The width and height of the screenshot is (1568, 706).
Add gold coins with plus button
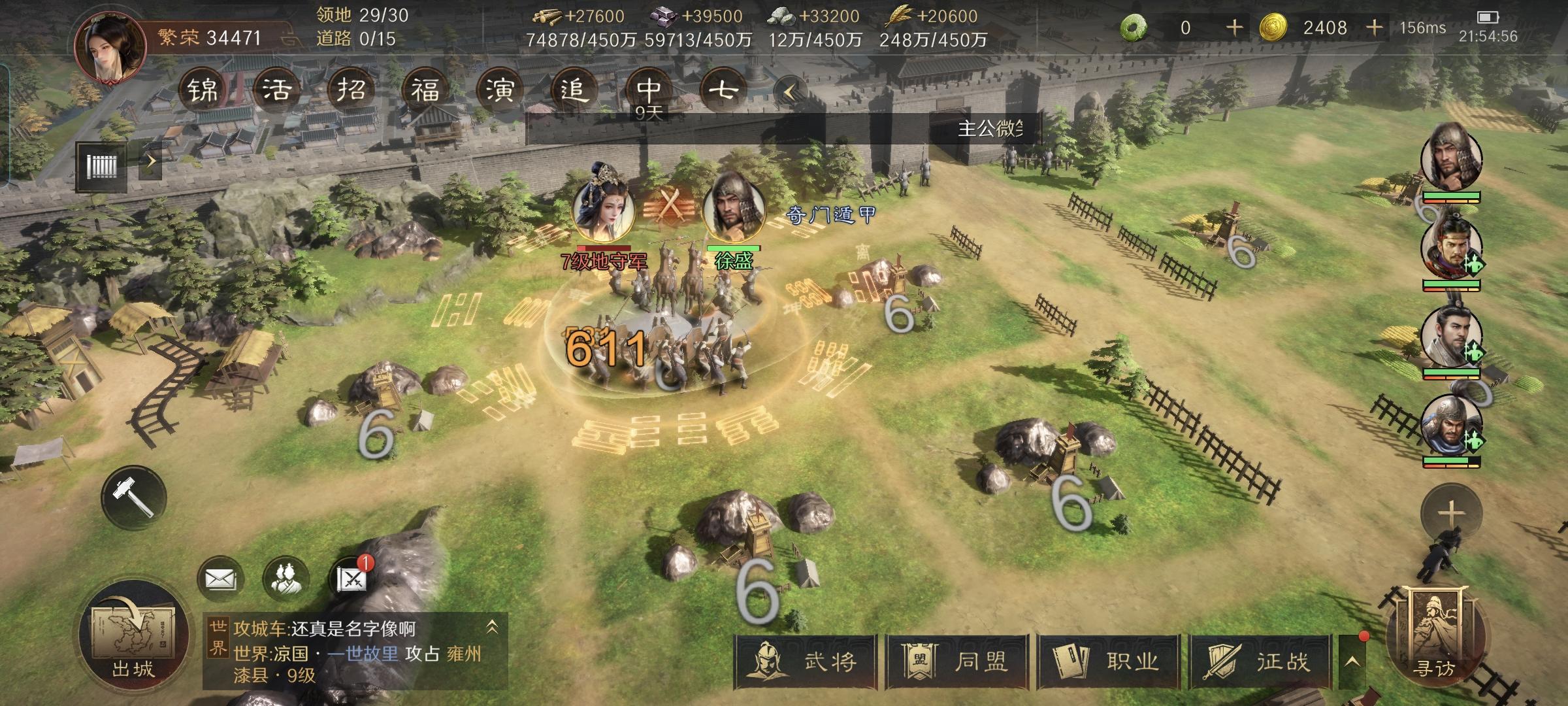(1374, 27)
